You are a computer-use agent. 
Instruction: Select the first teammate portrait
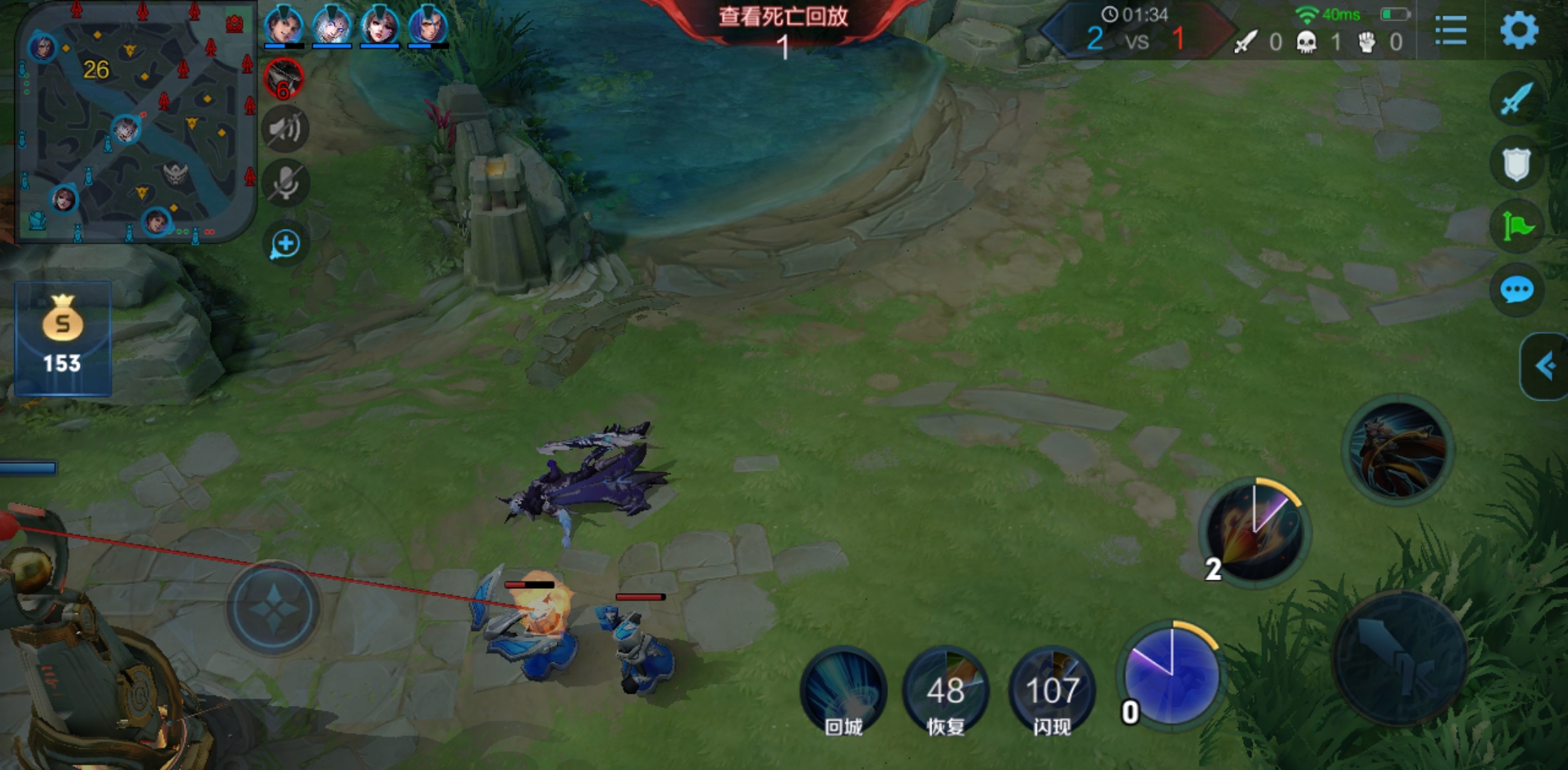pyautogui.click(x=284, y=26)
